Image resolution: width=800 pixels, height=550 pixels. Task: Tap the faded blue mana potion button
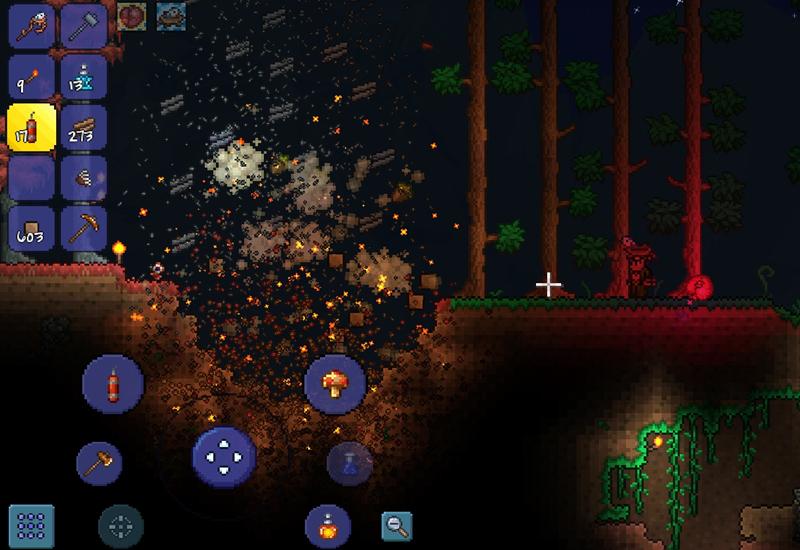tap(349, 463)
